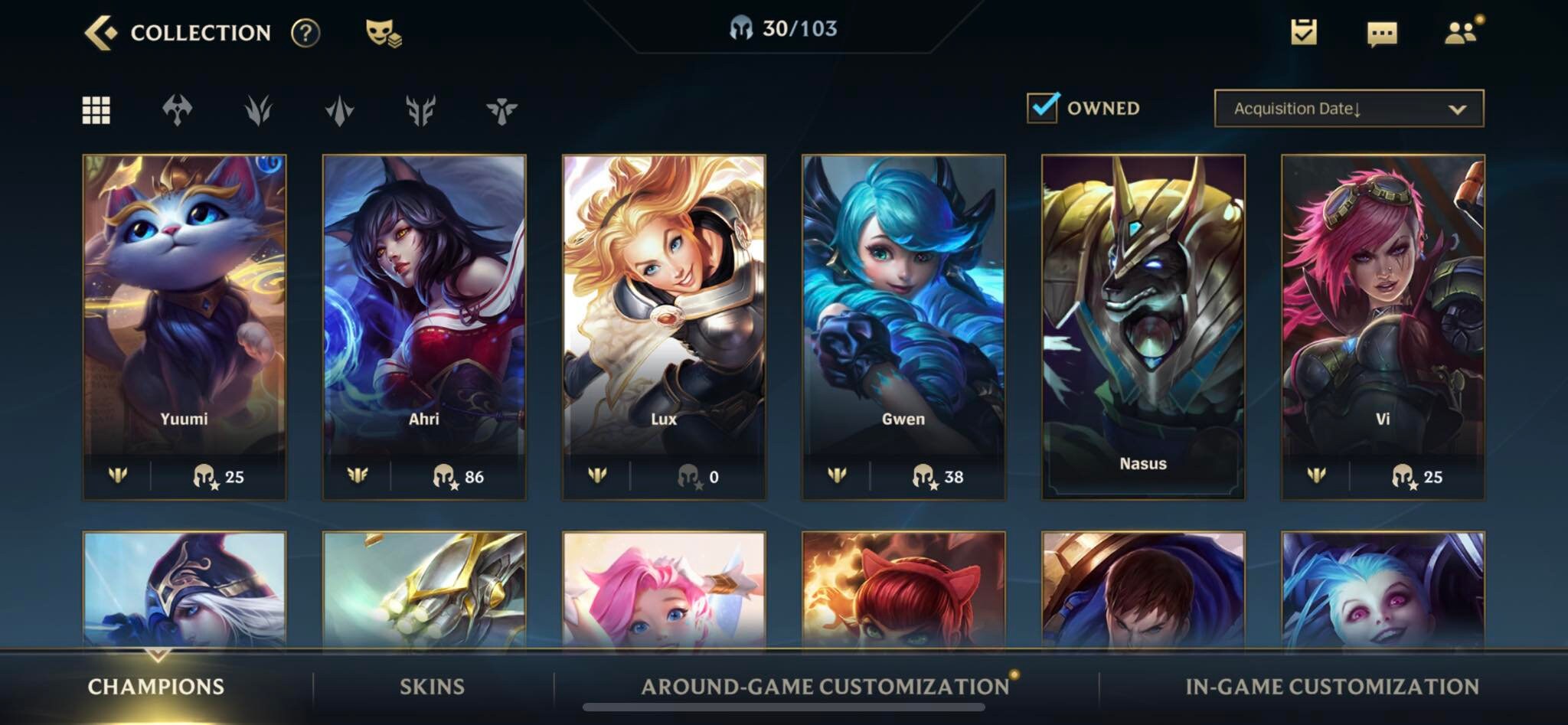This screenshot has width=1568, height=725.
Task: Expand the champion counter showing 30/103
Action: (784, 31)
